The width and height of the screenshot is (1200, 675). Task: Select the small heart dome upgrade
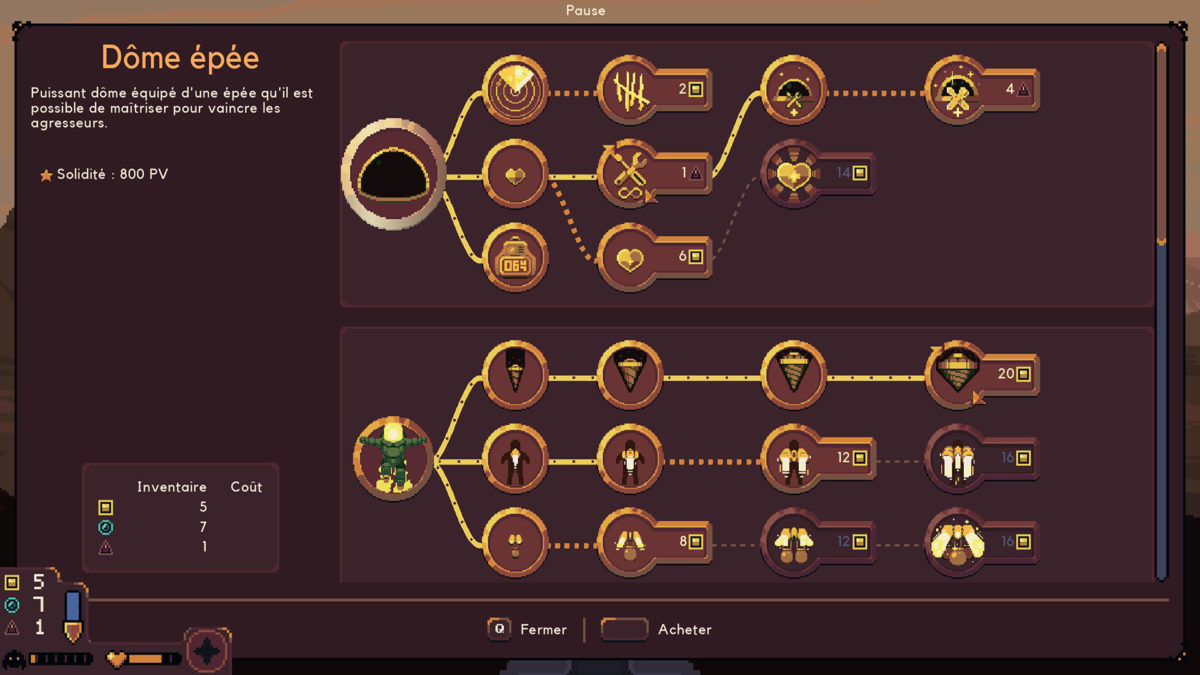pyautogui.click(x=516, y=174)
